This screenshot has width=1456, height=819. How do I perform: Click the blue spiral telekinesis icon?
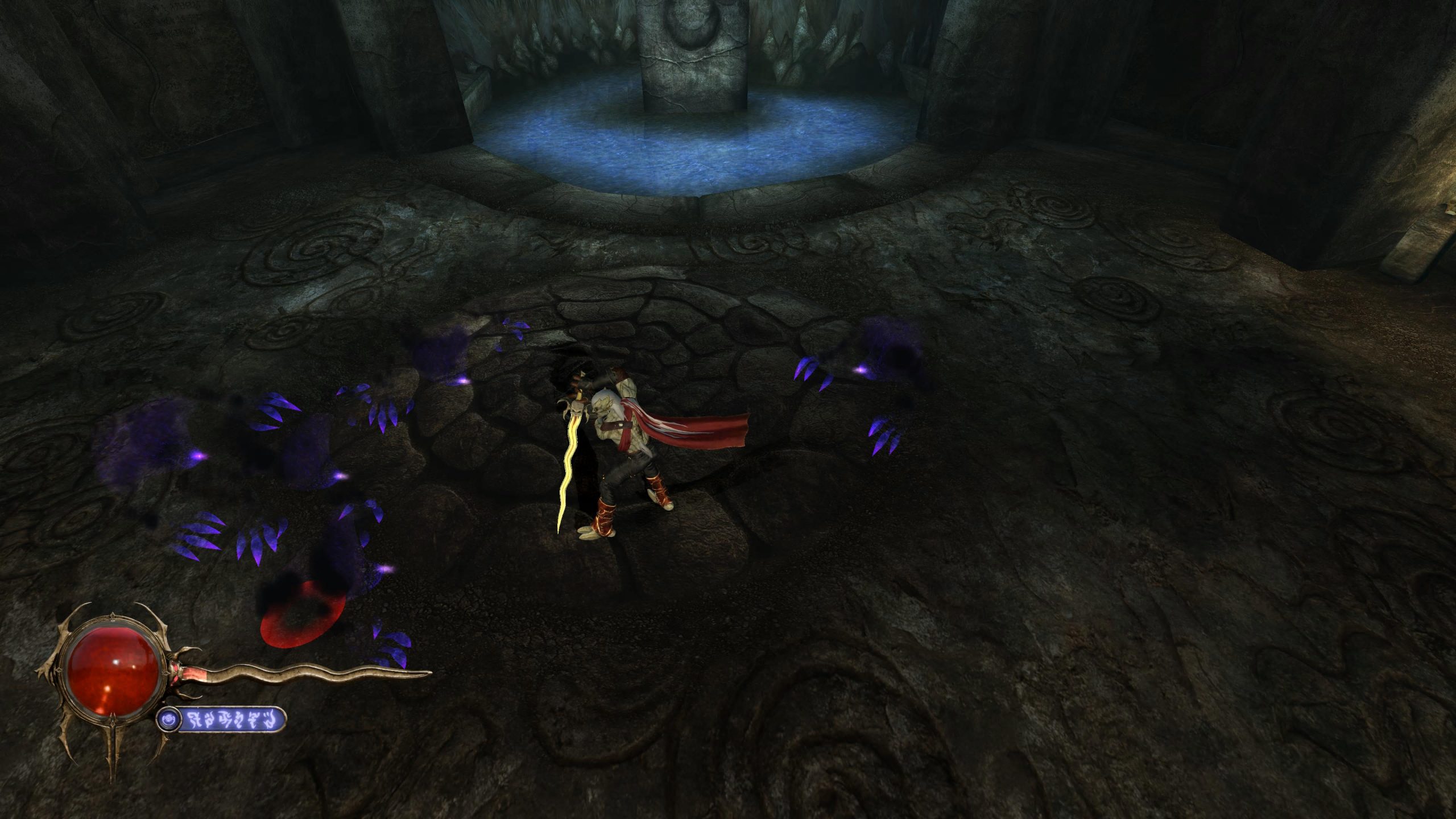[169, 719]
